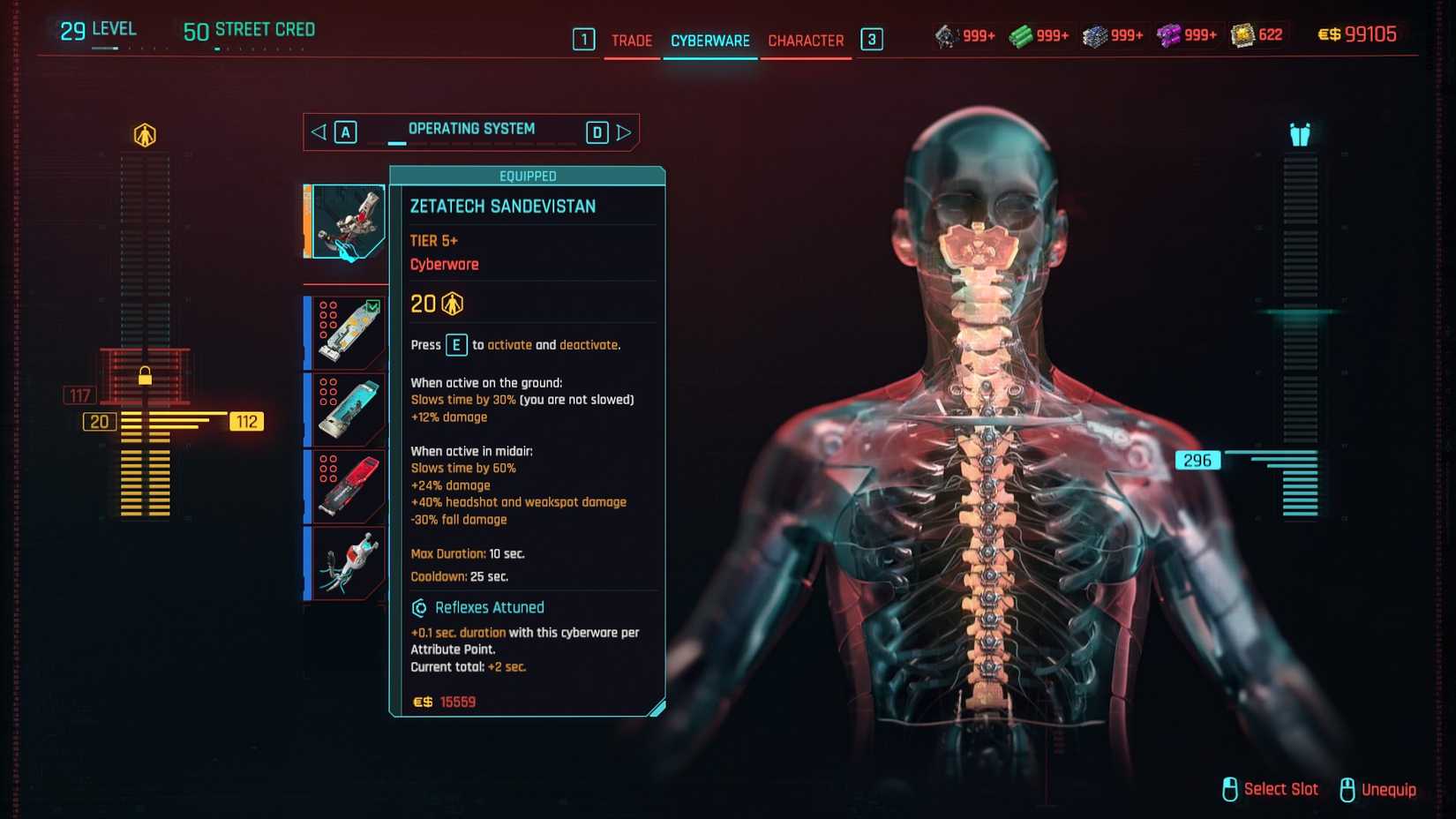The width and height of the screenshot is (1456, 819).
Task: Click the Reflexes Attuned circular icon in the tooltip
Action: (421, 607)
